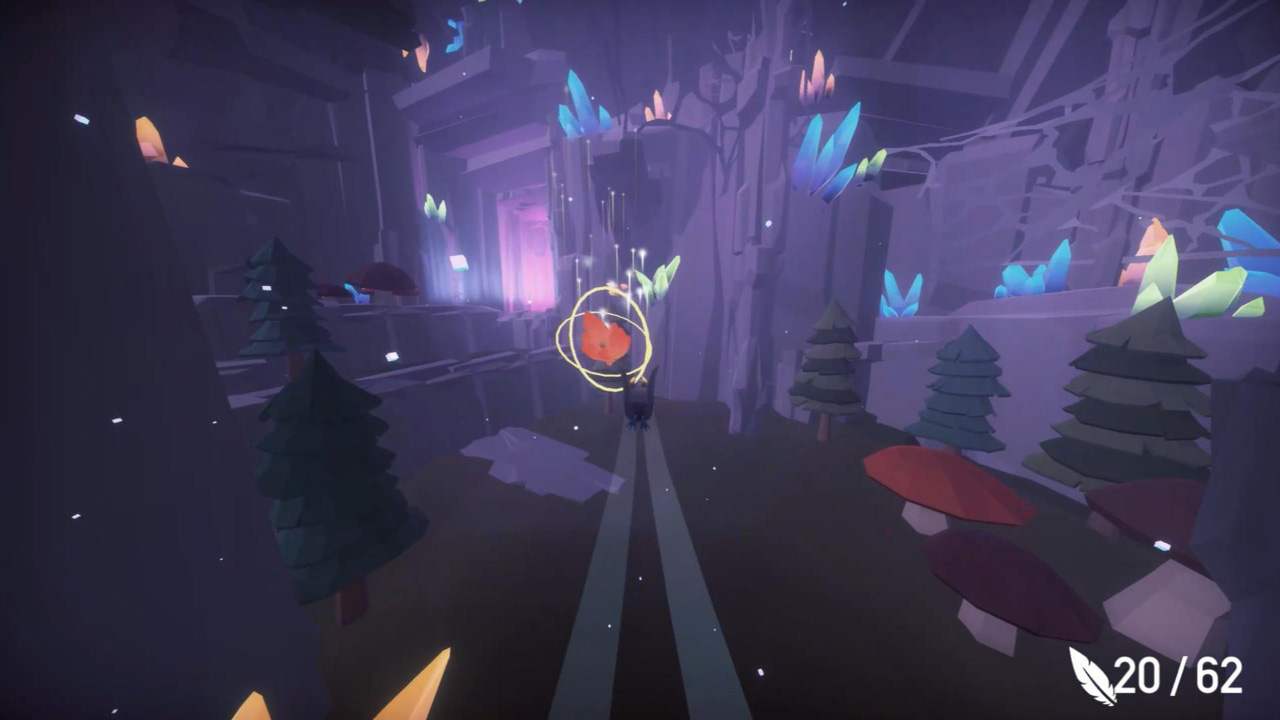Select the red mushroom on the left ledge
This screenshot has height=720, width=1280.
point(380,275)
